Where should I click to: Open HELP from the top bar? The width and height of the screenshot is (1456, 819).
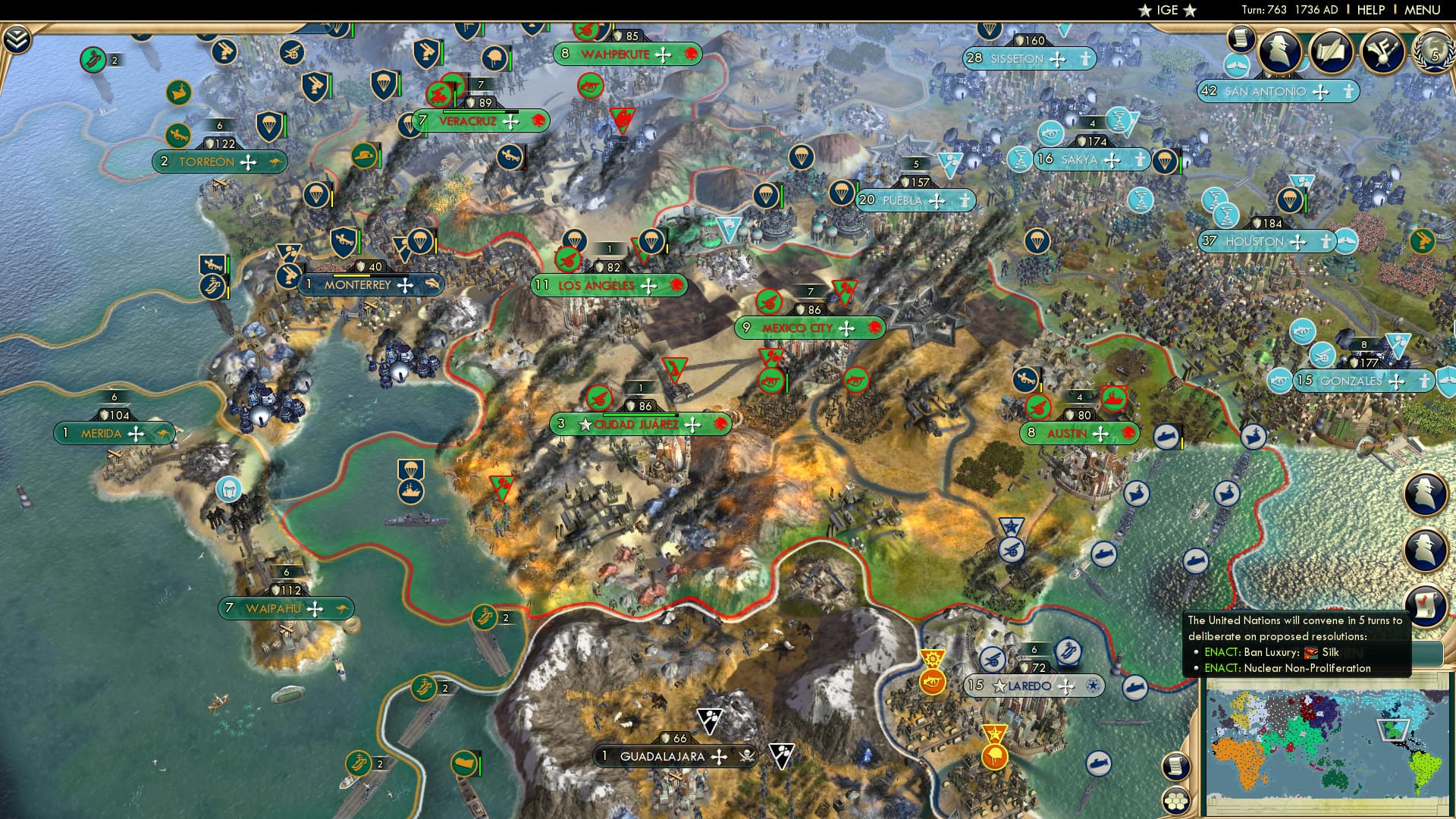(x=1370, y=9)
